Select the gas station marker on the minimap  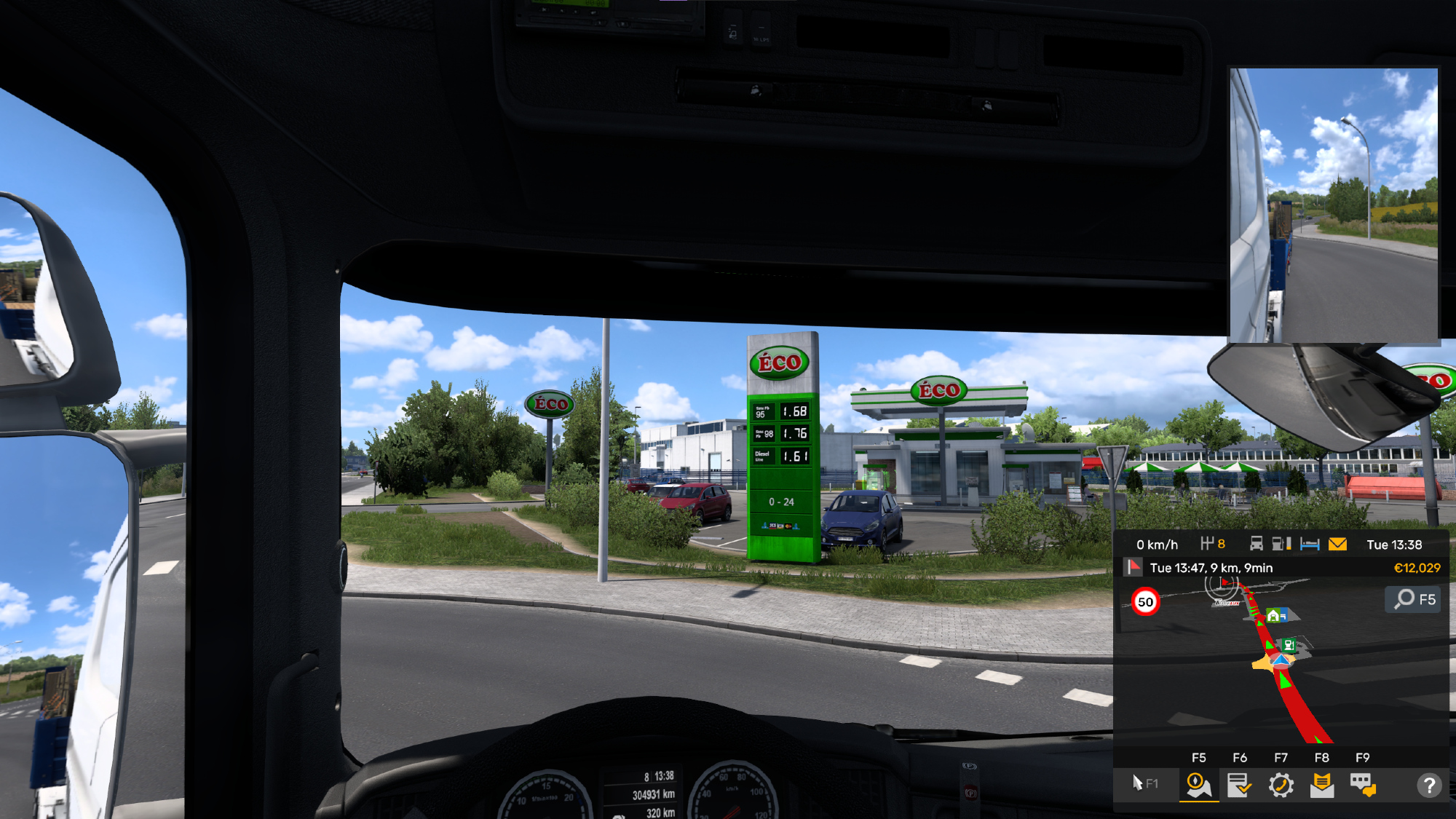tap(1289, 644)
